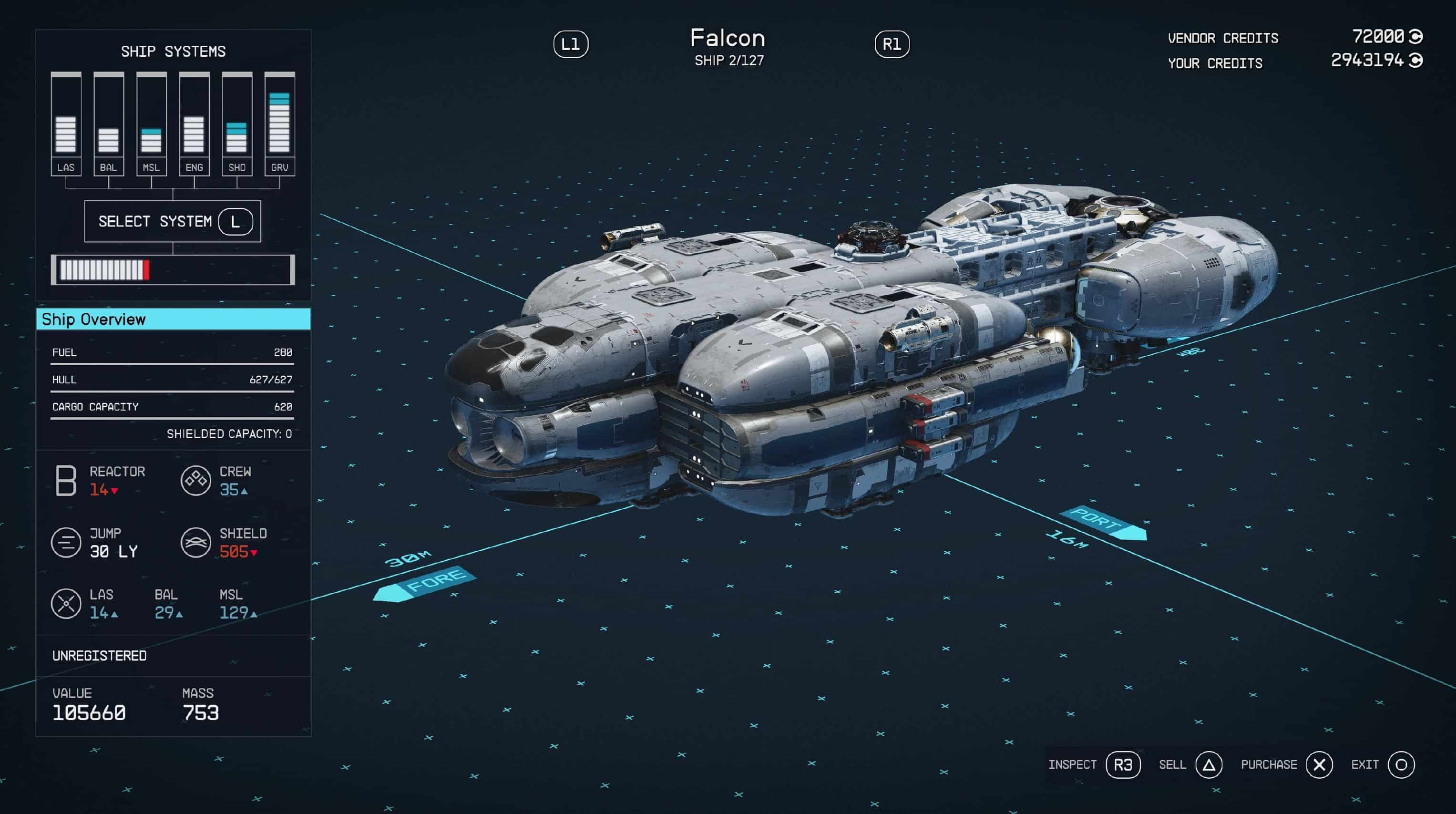Pick the ENG power system column

(194, 123)
